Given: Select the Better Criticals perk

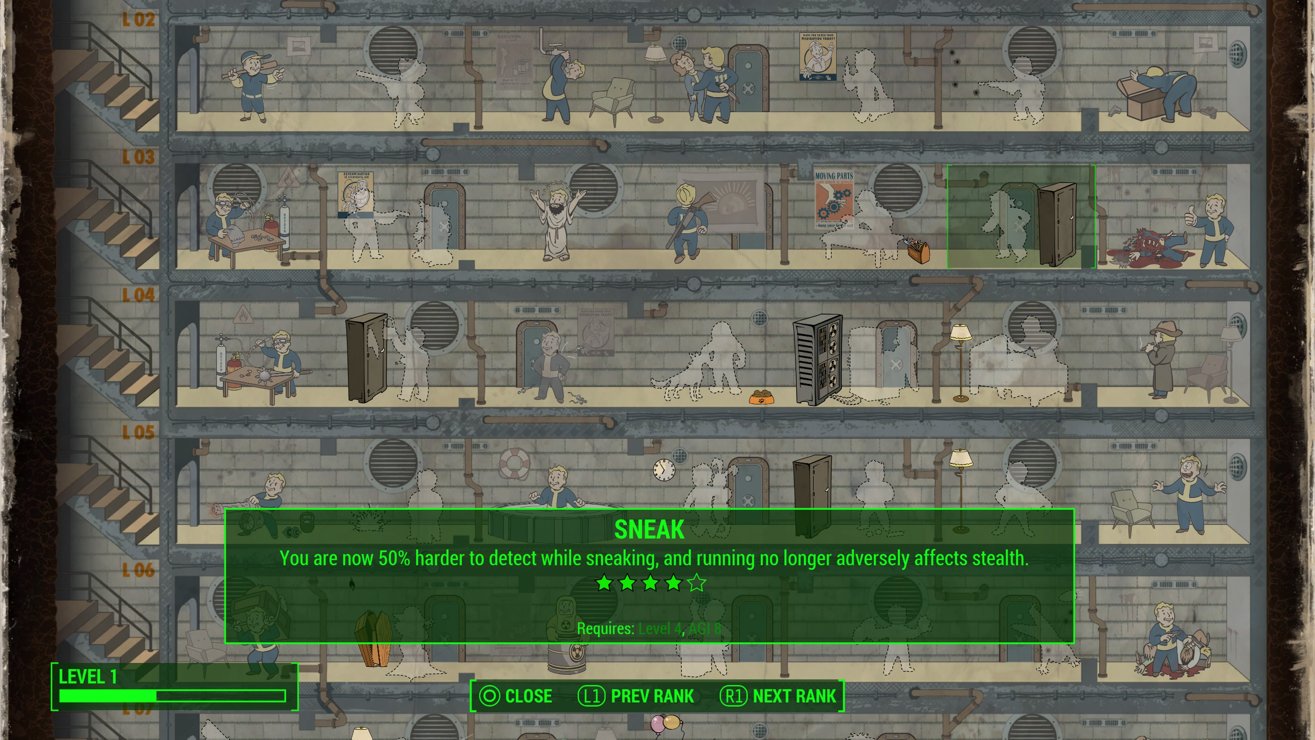Looking at the screenshot, I should [1168, 640].
